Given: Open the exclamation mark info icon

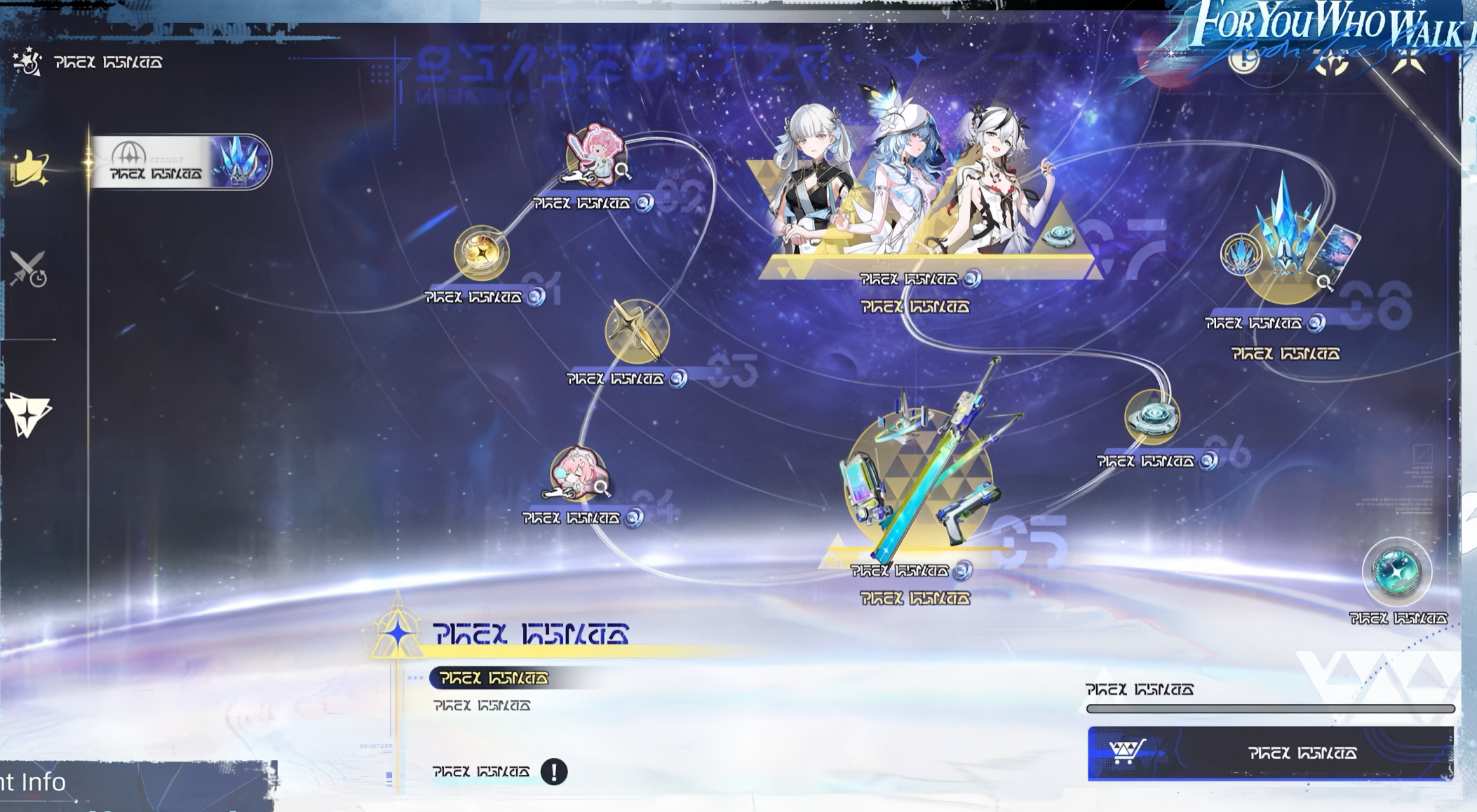Looking at the screenshot, I should tap(554, 772).
